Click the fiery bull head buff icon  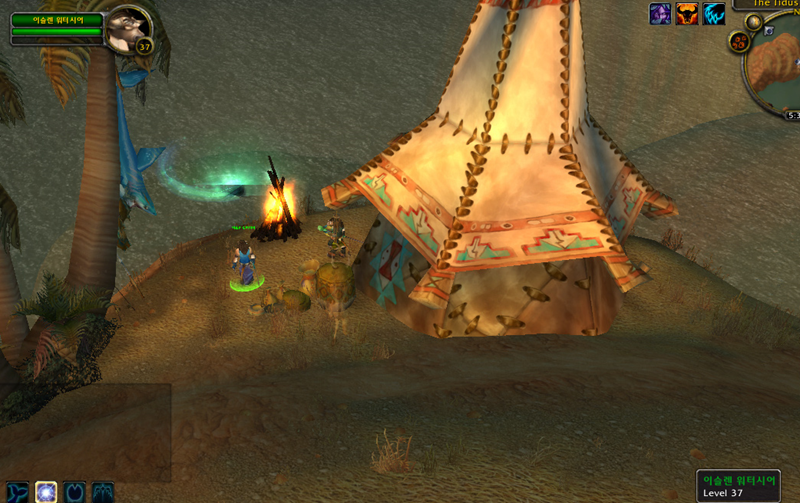tap(687, 13)
